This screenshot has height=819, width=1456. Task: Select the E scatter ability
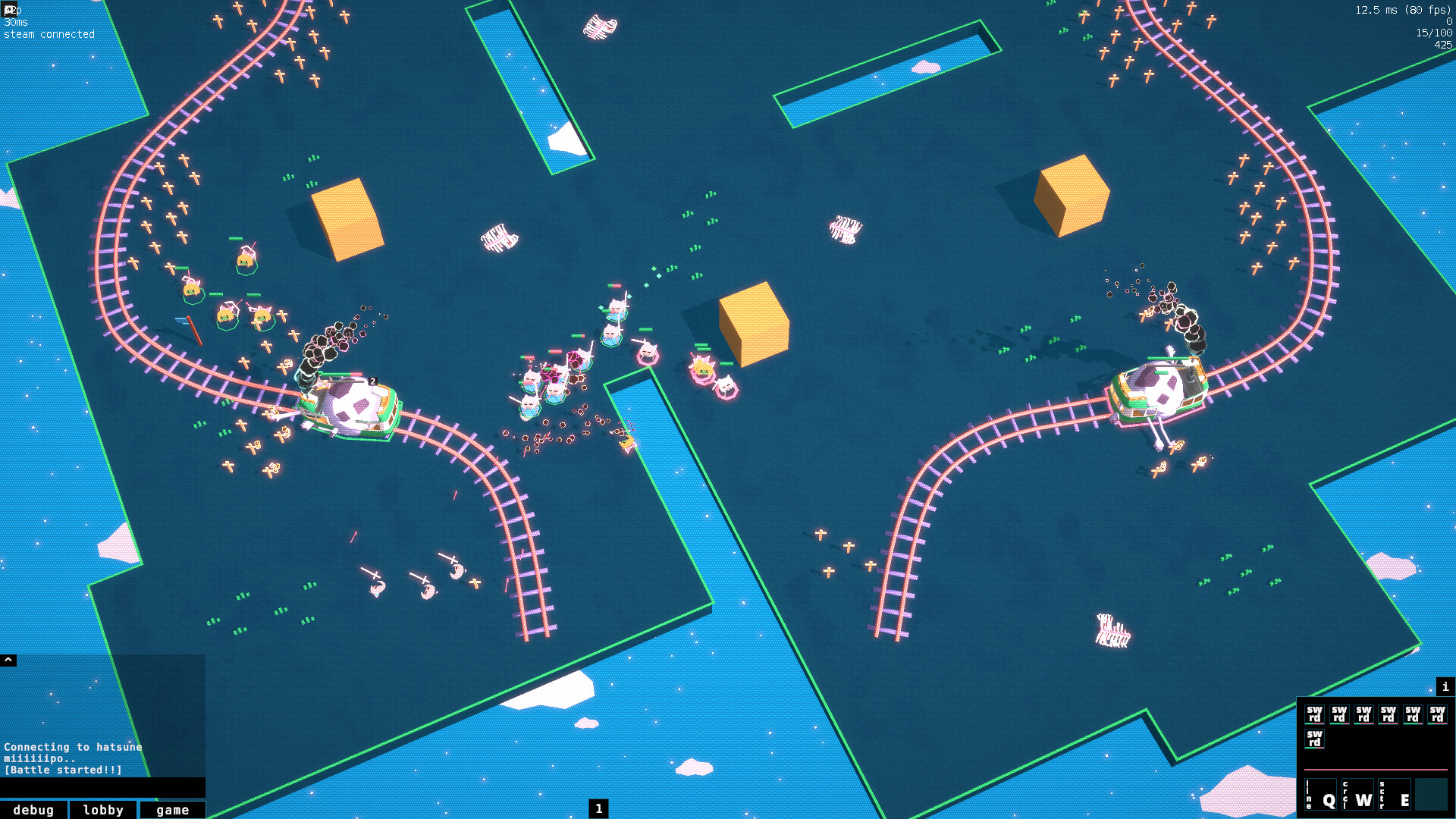[x=1395, y=797]
